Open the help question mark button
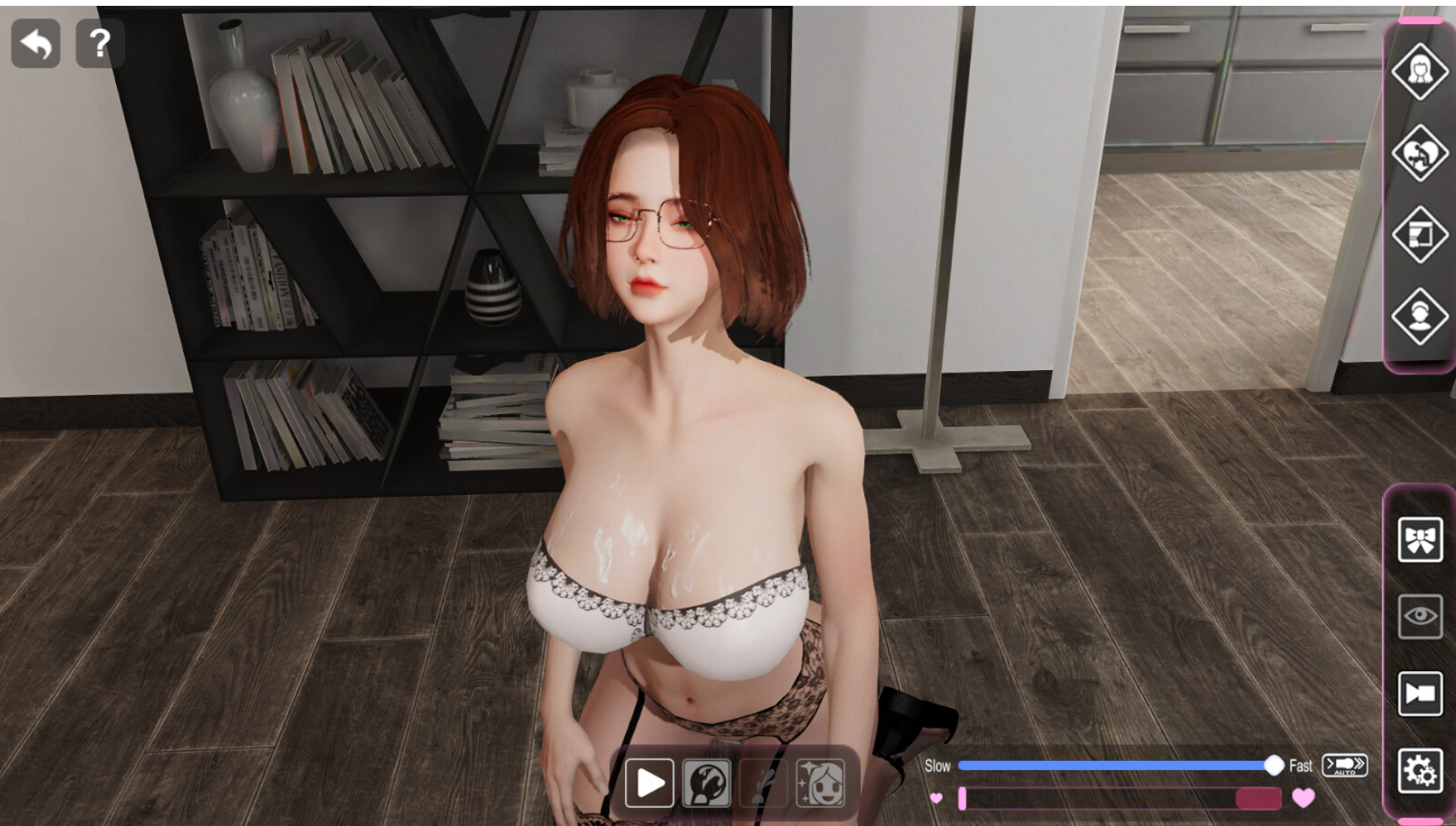Screen dimensions: 1456x826 click(98, 44)
